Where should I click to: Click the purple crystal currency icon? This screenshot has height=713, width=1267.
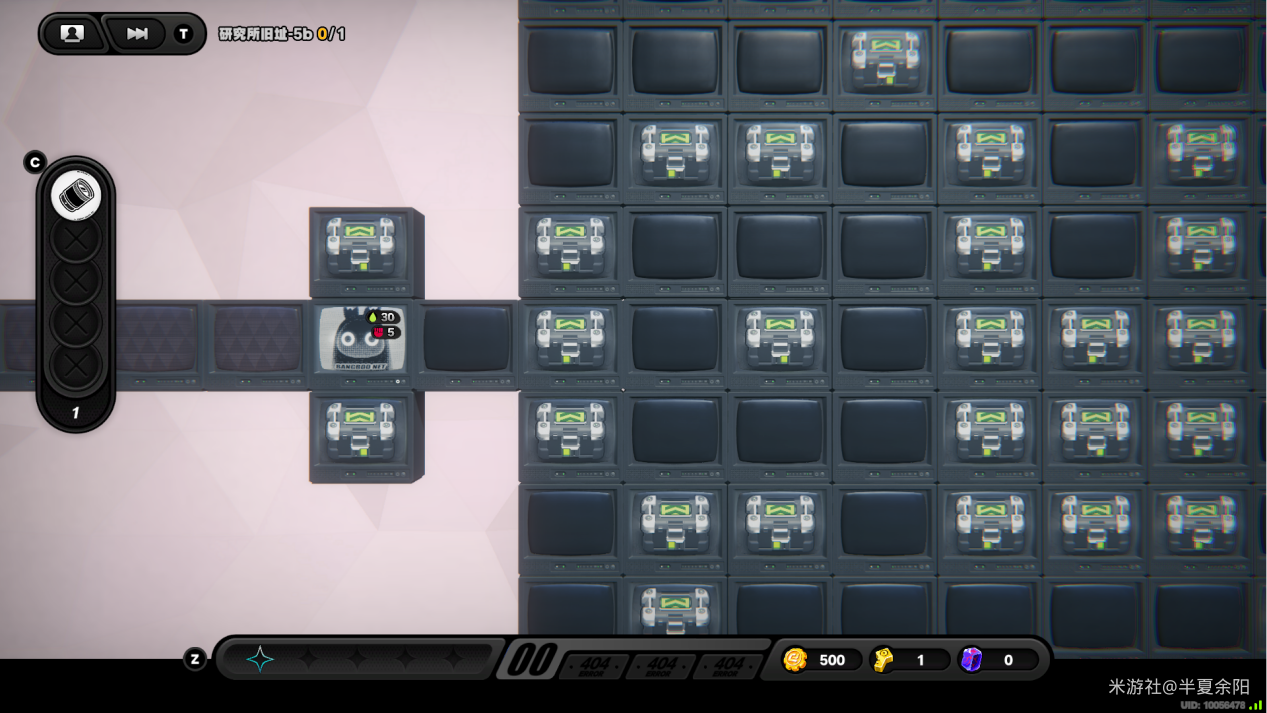[x=971, y=660]
